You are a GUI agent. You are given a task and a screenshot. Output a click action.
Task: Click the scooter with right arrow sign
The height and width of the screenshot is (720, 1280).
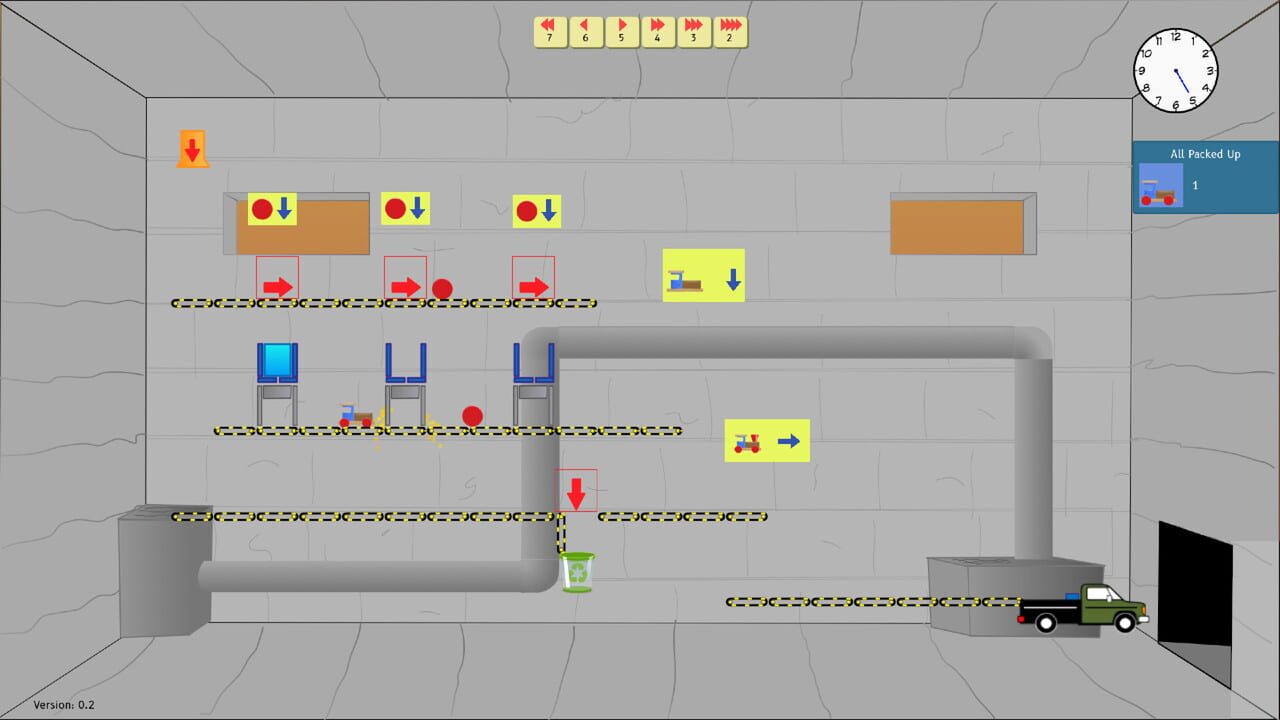[767, 439]
